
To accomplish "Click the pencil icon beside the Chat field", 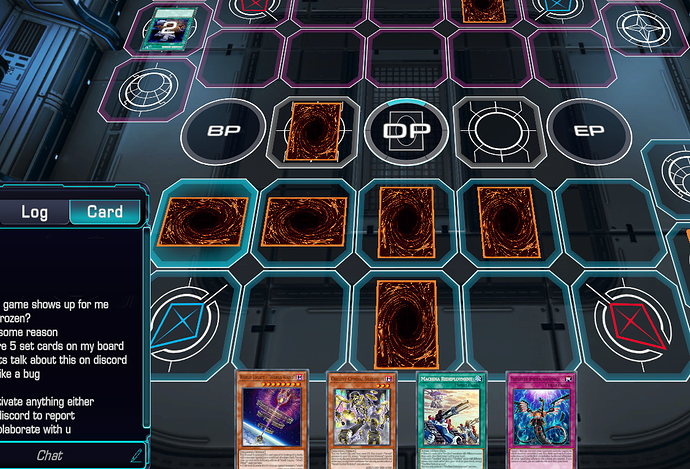I will point(136,455).
